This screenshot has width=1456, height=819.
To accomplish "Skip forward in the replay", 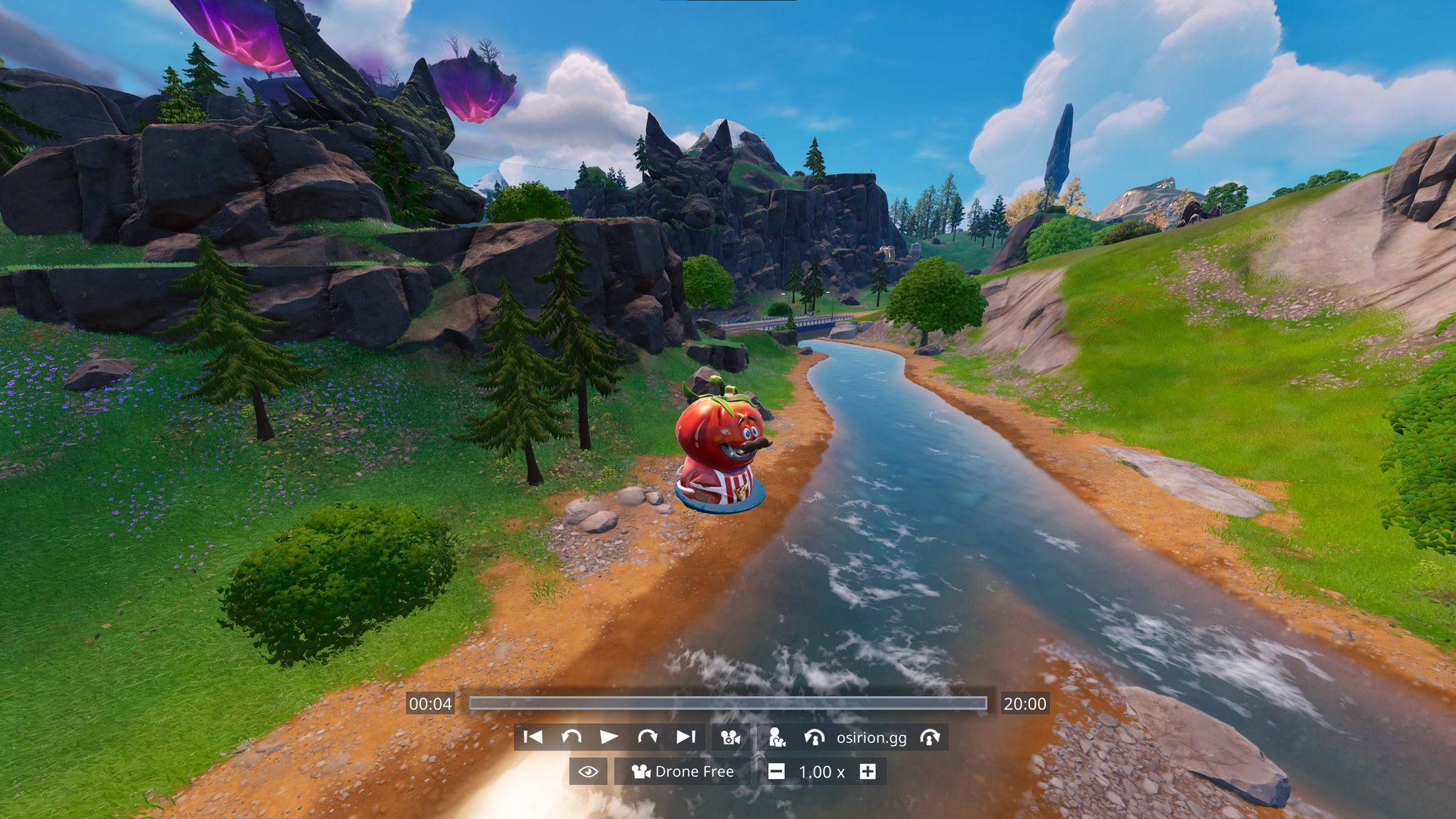I will click(647, 737).
